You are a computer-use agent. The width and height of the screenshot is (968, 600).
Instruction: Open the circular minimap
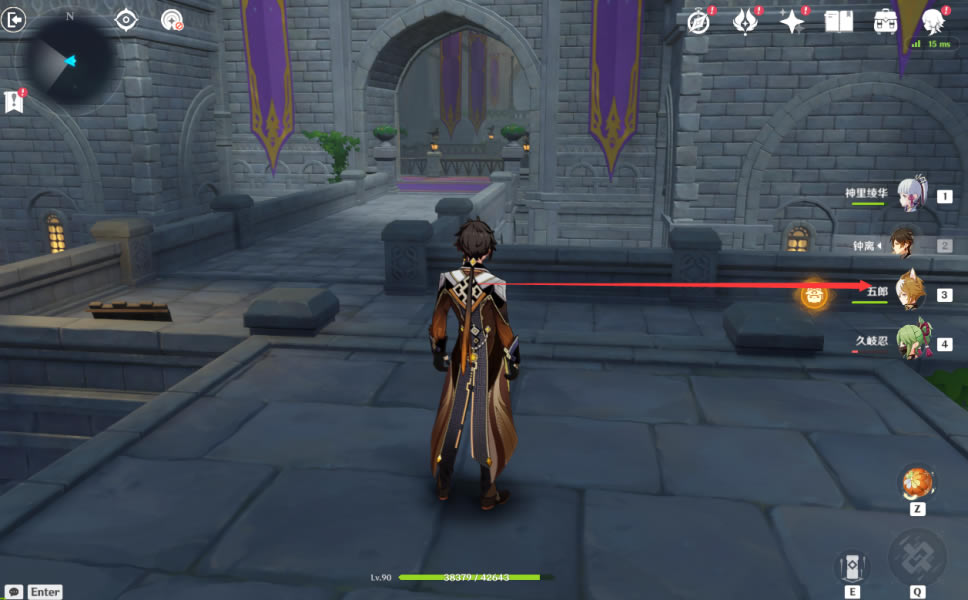pos(69,61)
